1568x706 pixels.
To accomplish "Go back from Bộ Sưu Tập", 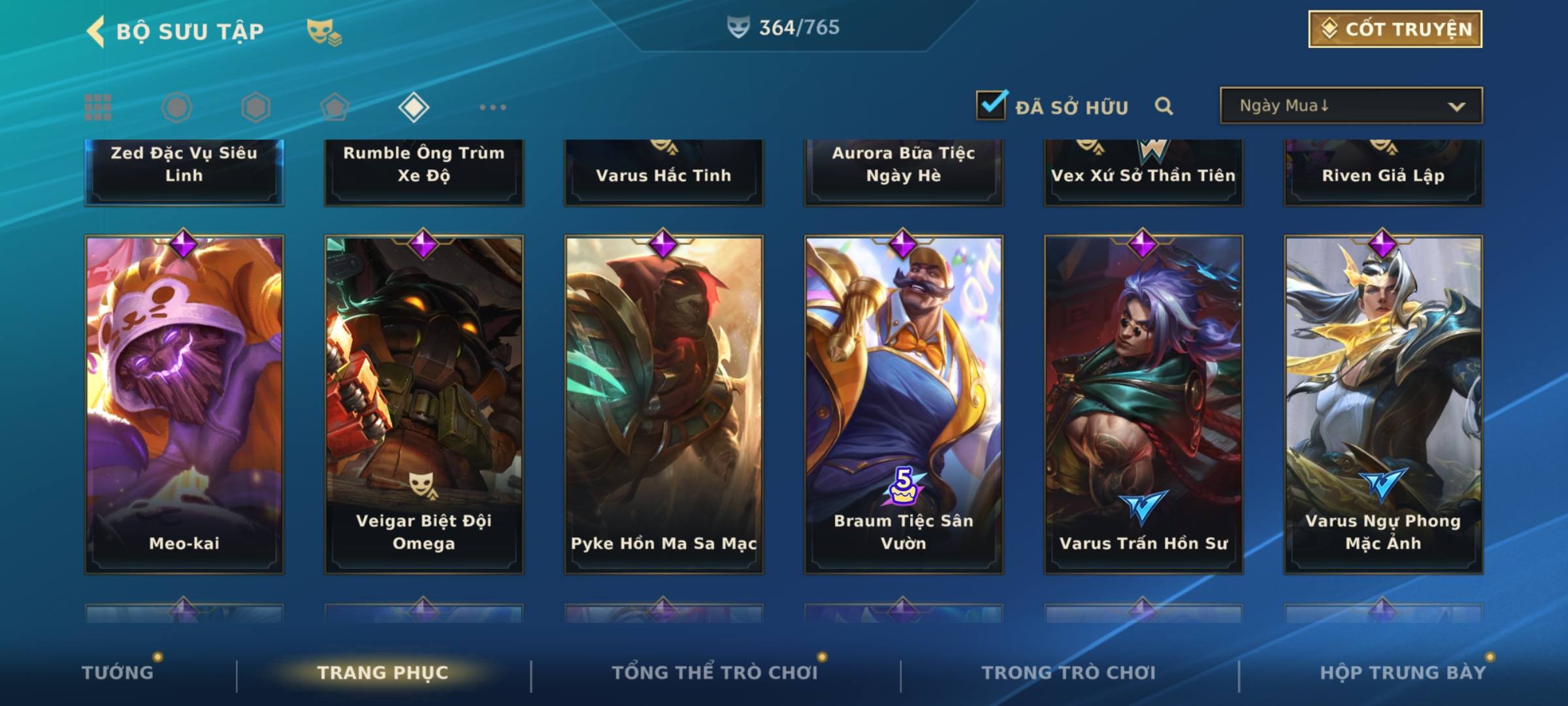I will point(96,31).
